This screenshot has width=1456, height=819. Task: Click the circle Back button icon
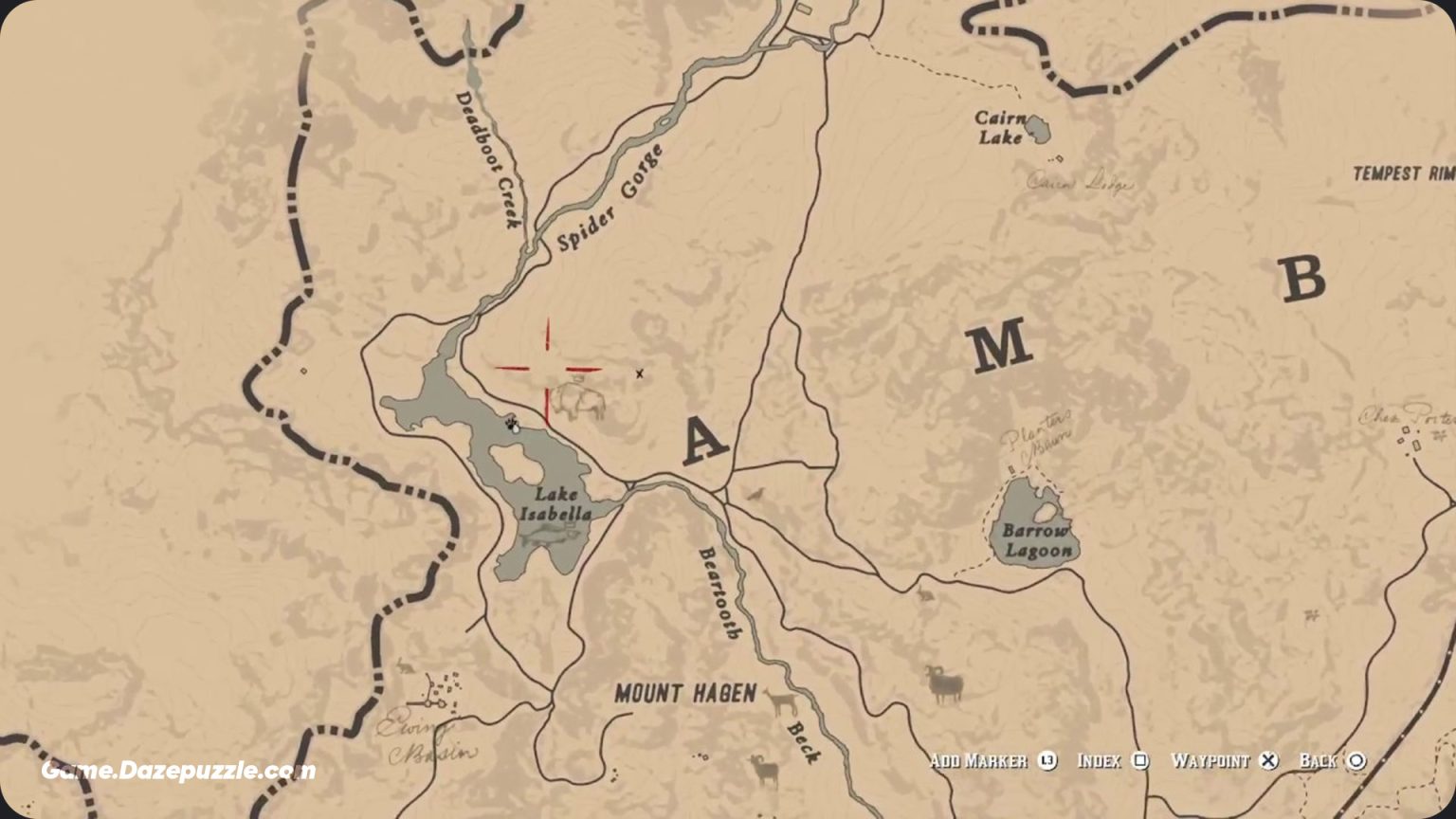click(1357, 760)
